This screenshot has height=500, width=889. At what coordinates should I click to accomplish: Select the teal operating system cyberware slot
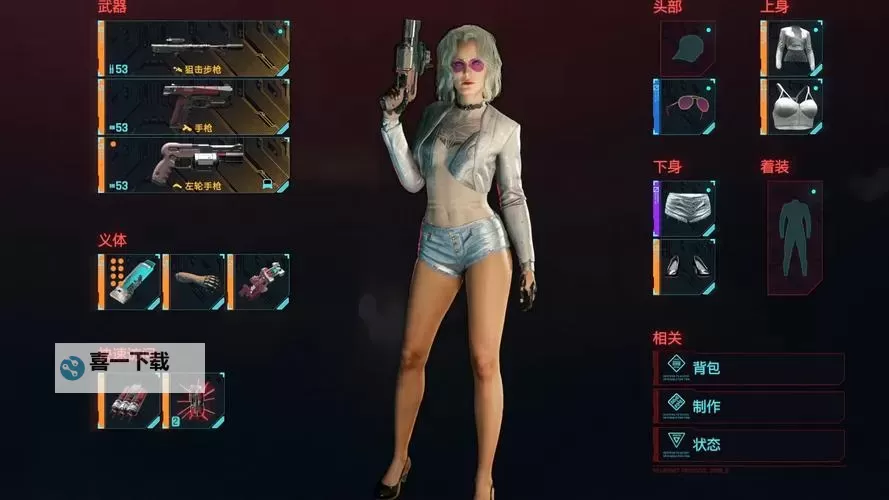pyautogui.click(x=130, y=281)
